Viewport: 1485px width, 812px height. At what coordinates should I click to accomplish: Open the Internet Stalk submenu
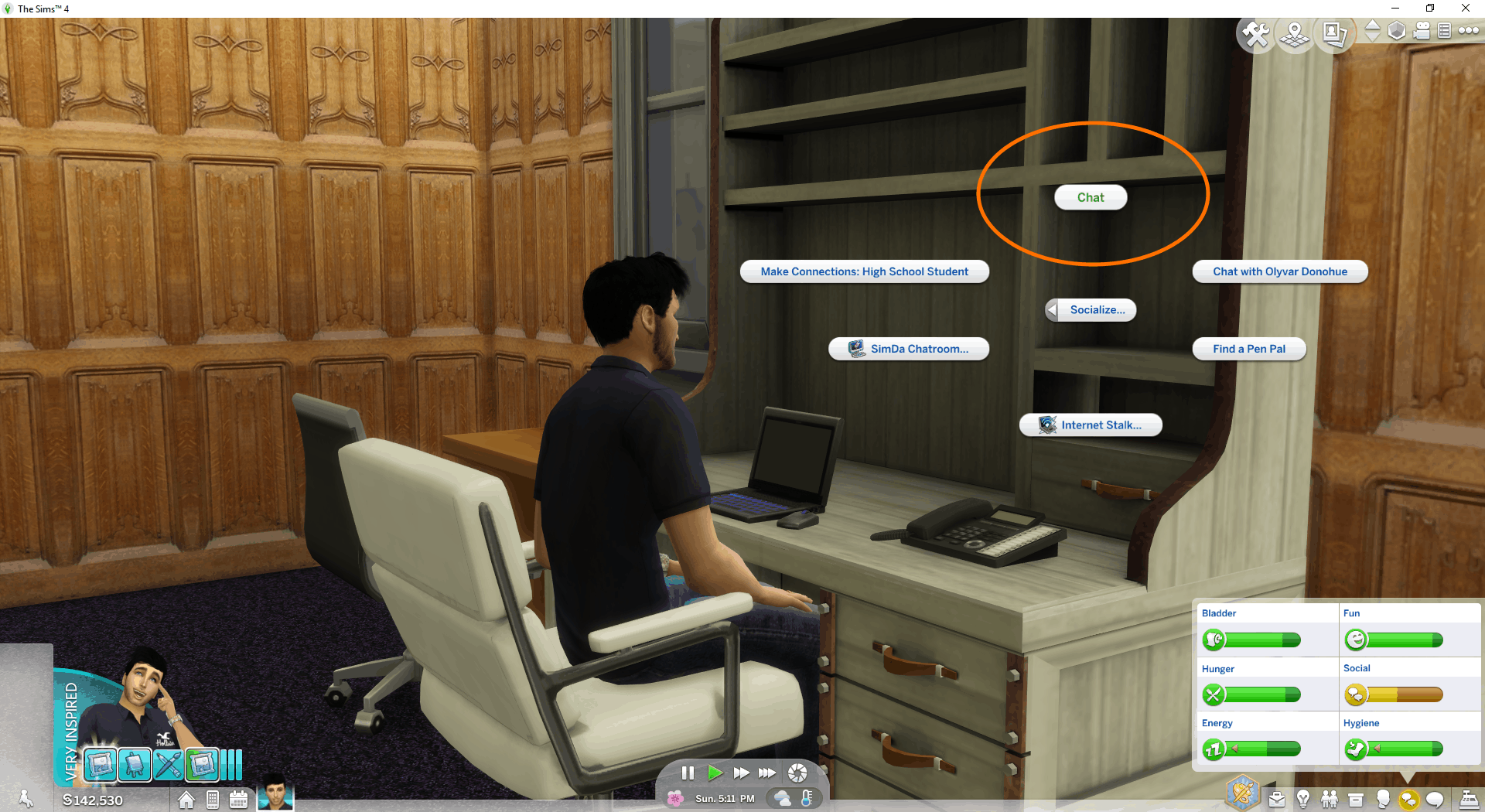1091,425
